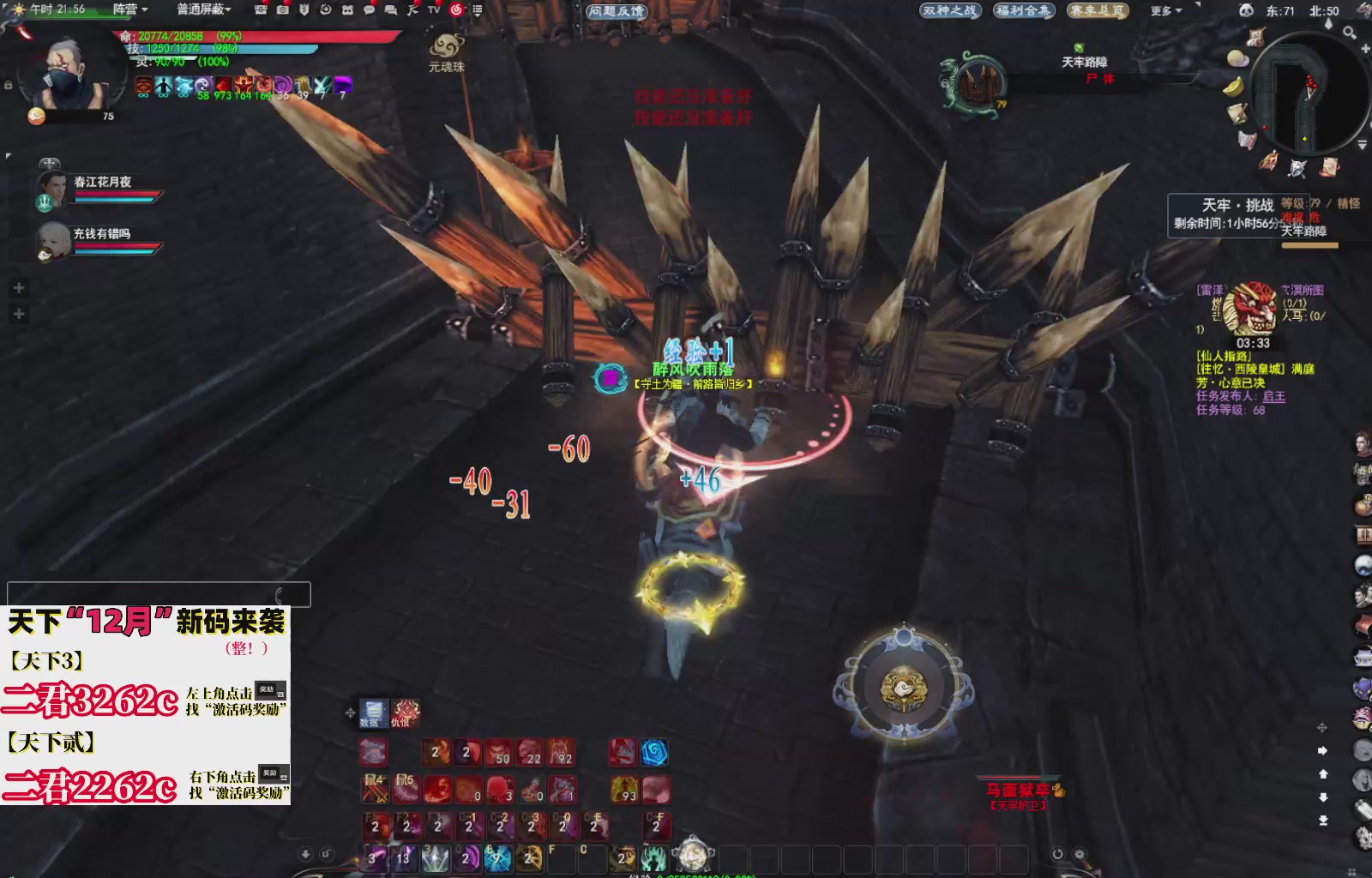Open the chat messages bubble icon
This screenshot has height=878, width=1372.
[370, 11]
